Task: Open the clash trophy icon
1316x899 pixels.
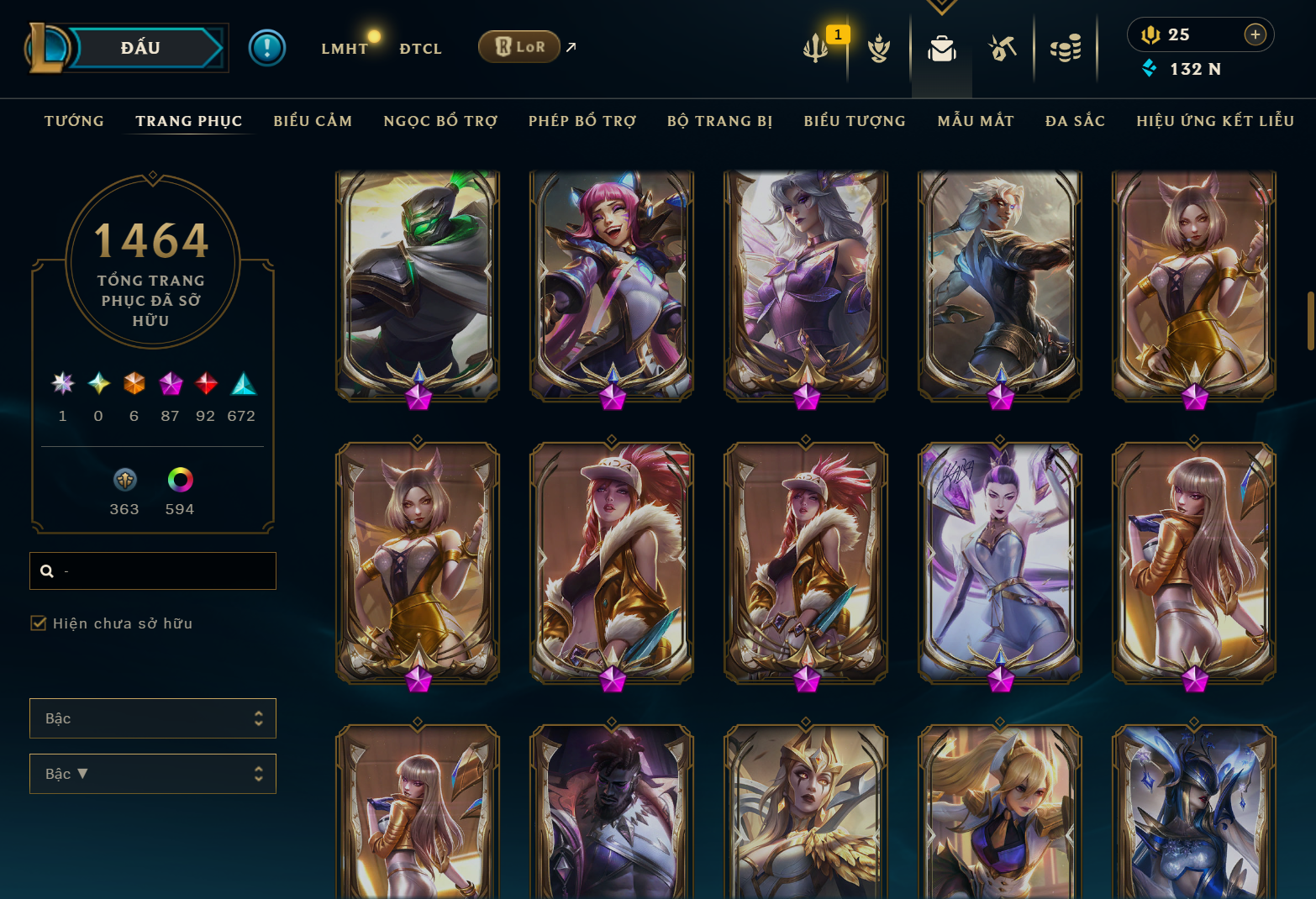Action: 878,48
